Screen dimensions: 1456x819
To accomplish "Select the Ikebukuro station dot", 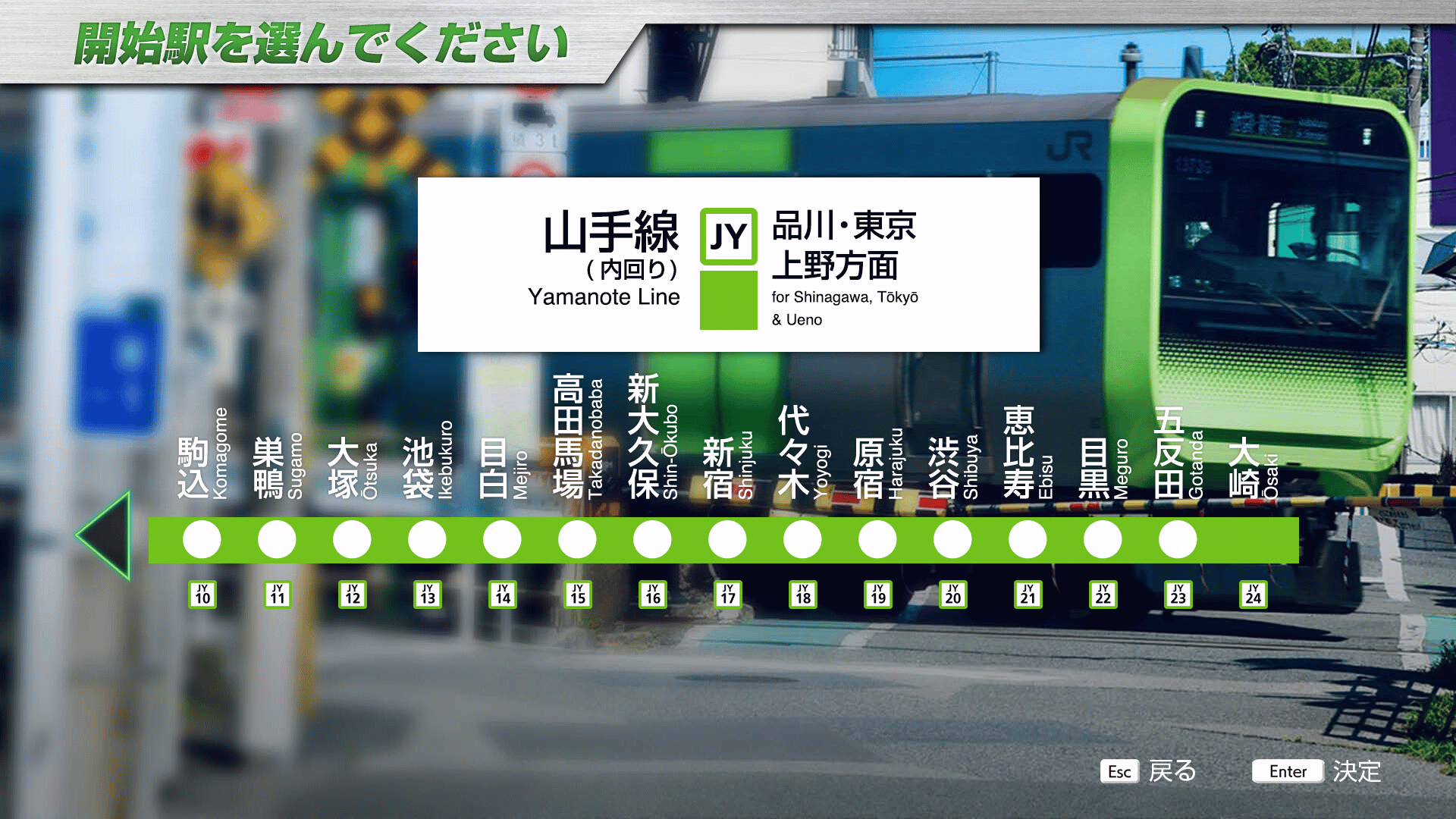I will (427, 539).
